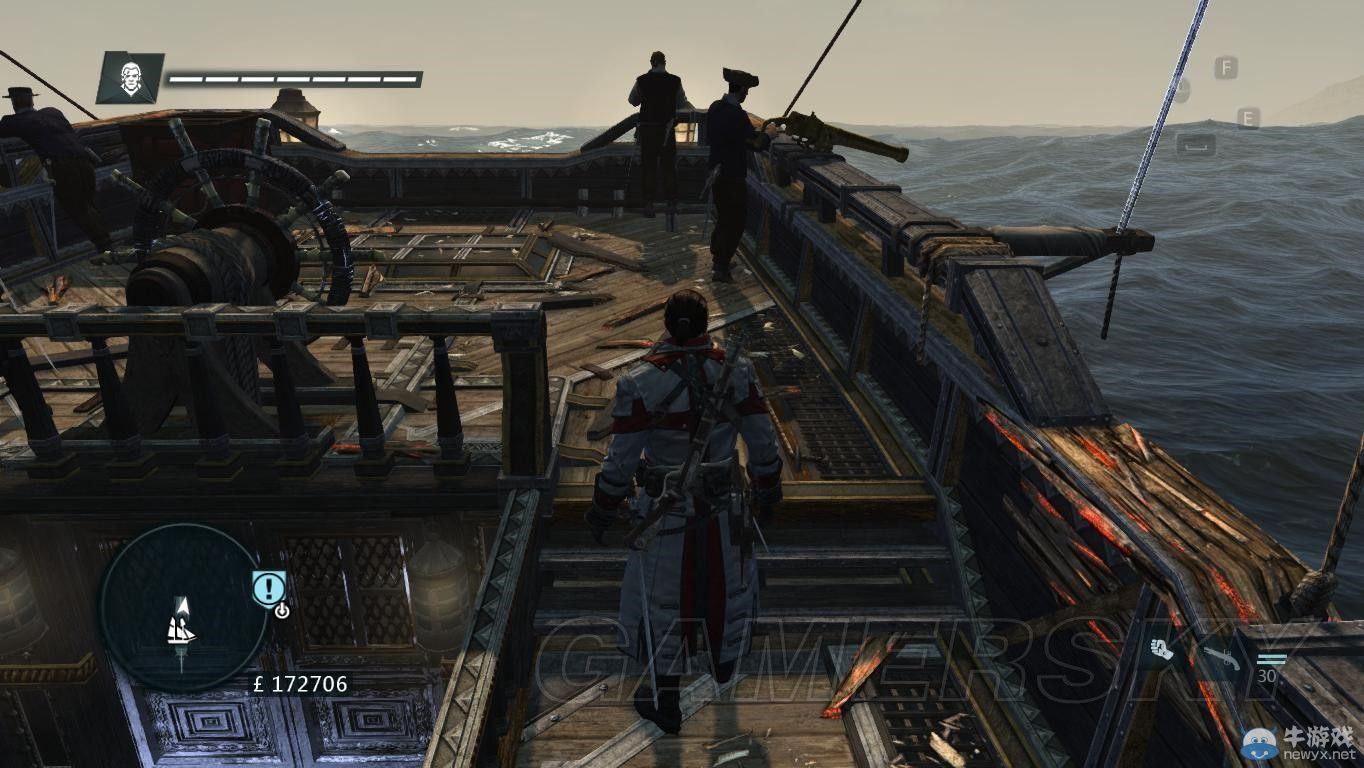Click the circular minimap

[x=183, y=607]
